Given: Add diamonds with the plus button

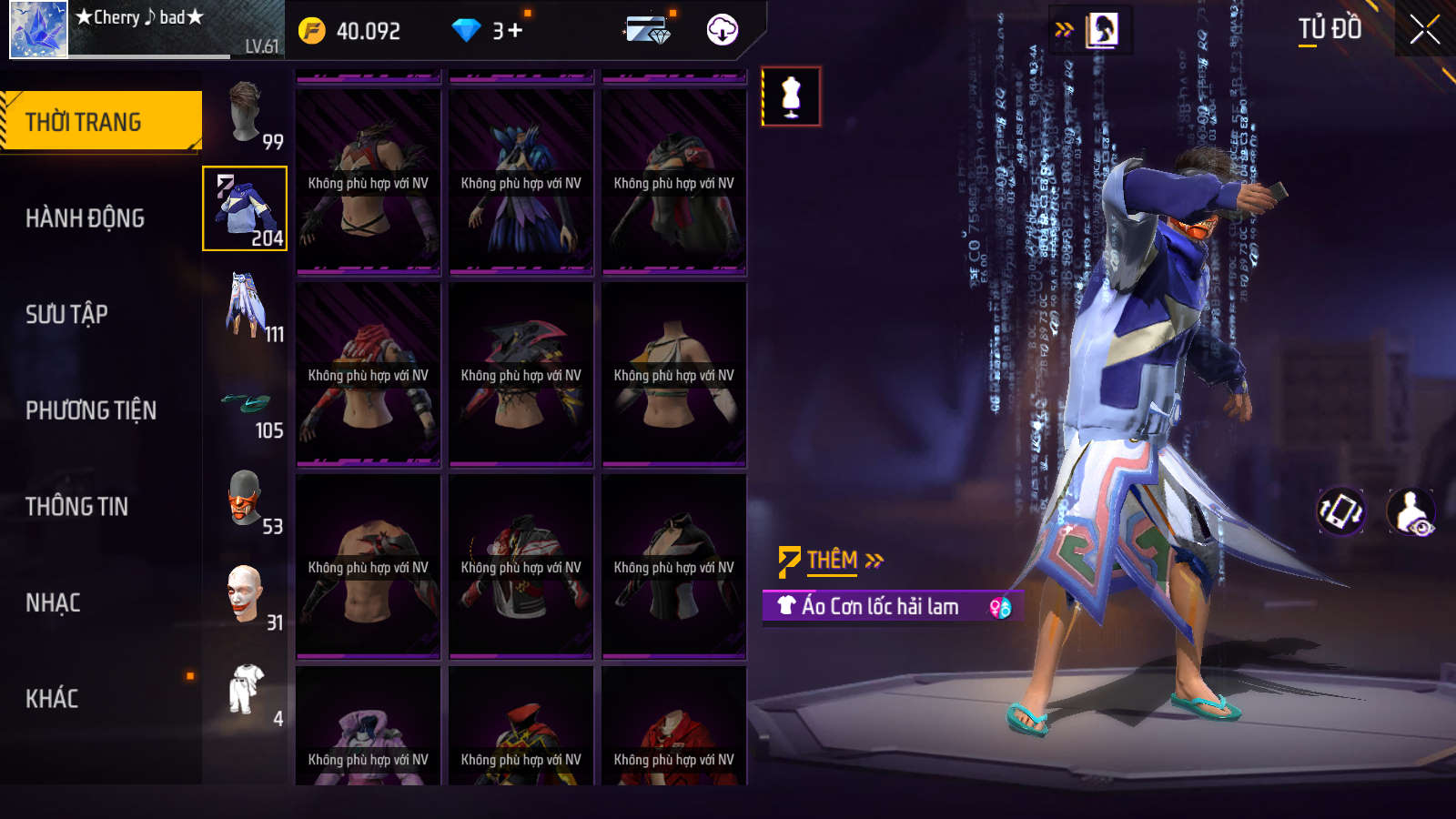Looking at the screenshot, I should [x=515, y=31].
